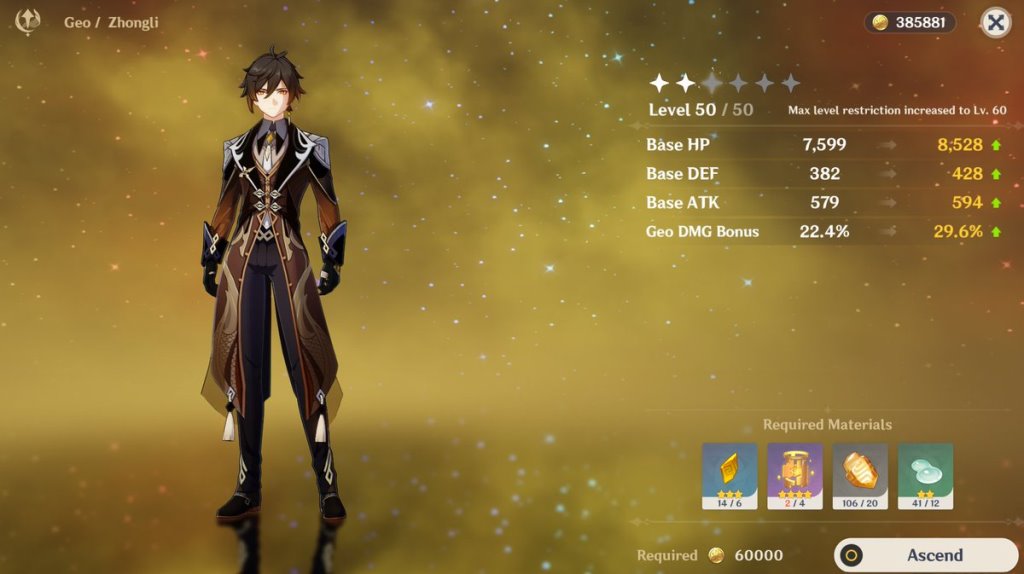
Task: Ascend Zhongli with the Ascend button
Action: pos(926,555)
